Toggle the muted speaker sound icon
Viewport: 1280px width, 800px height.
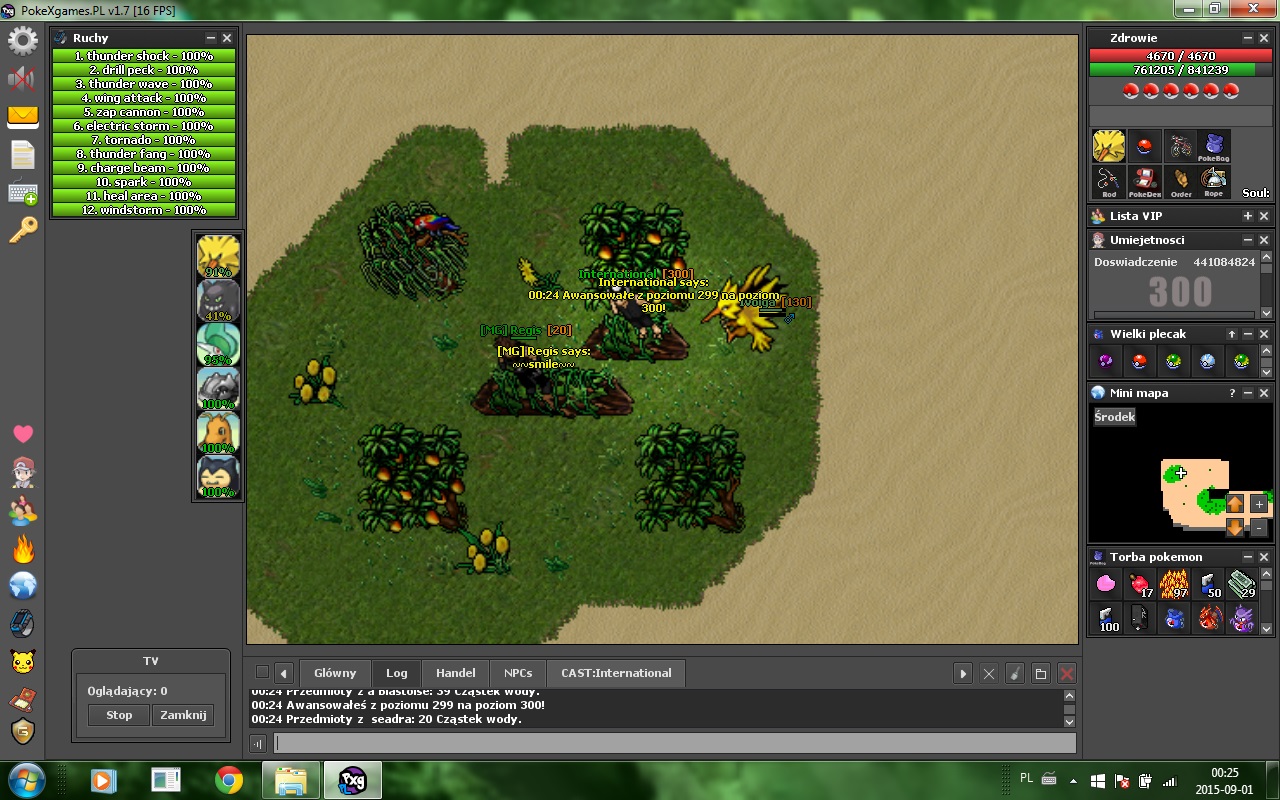(x=22, y=79)
